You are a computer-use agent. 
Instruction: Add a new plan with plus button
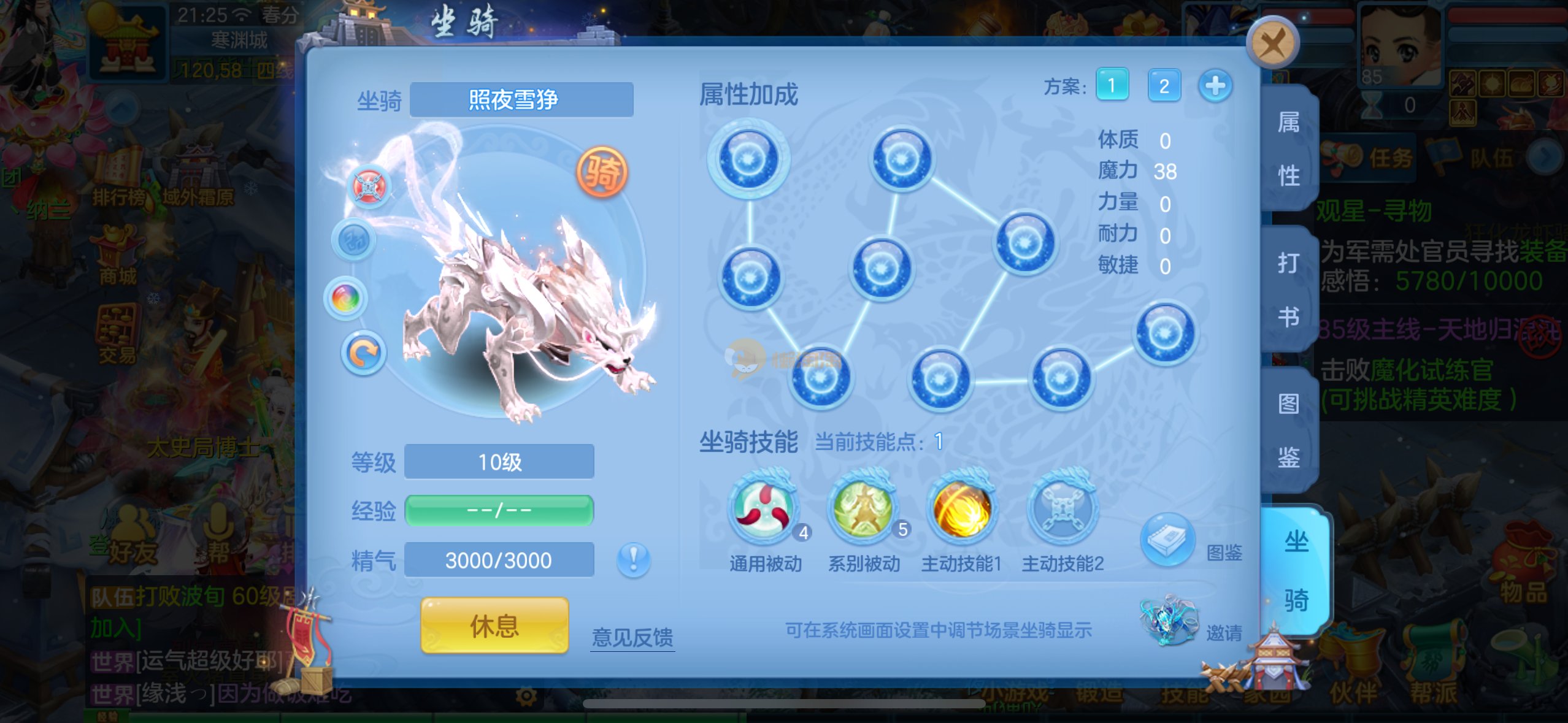[x=1215, y=85]
